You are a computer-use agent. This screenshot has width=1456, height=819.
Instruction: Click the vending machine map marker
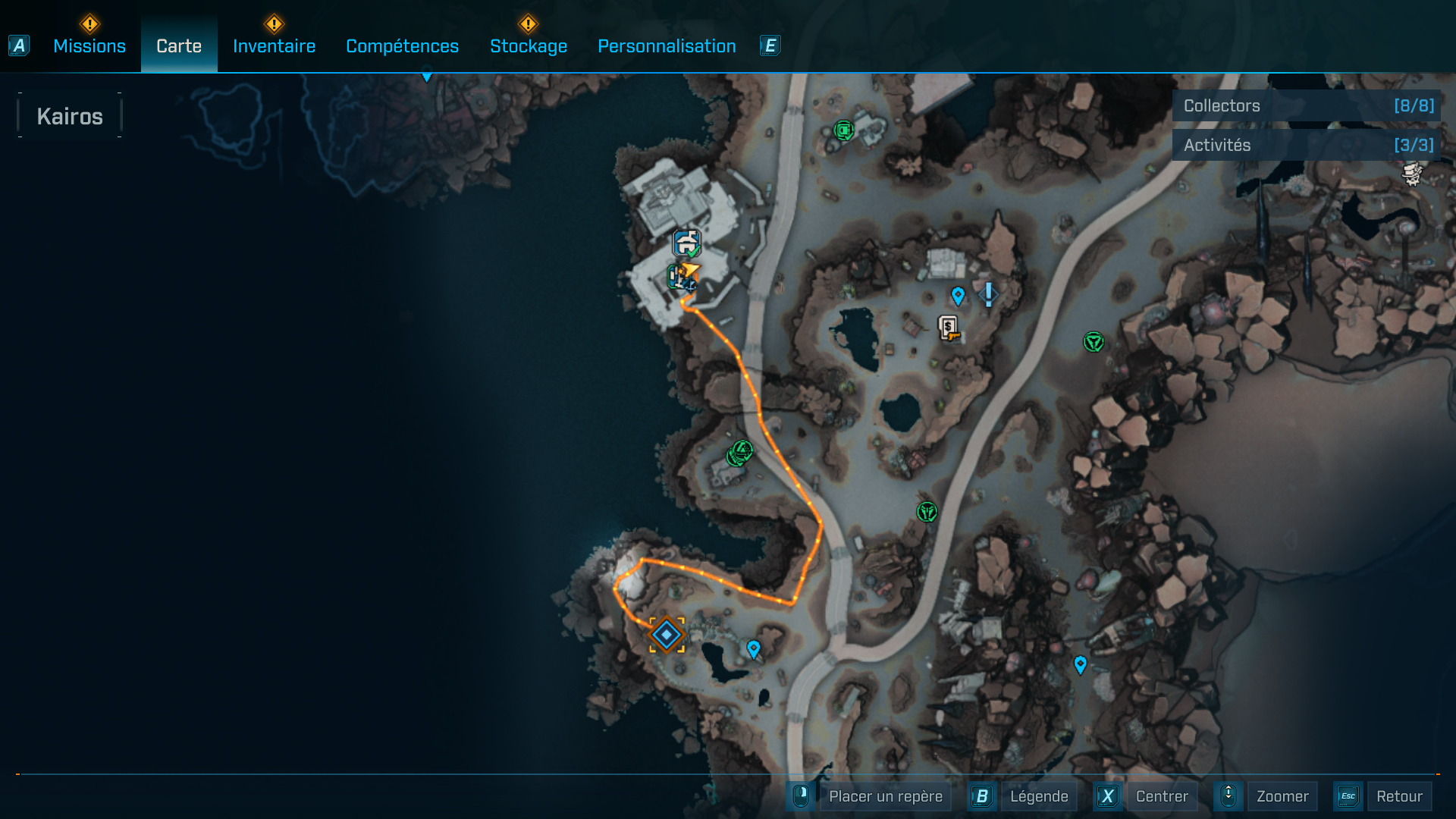pos(948,328)
